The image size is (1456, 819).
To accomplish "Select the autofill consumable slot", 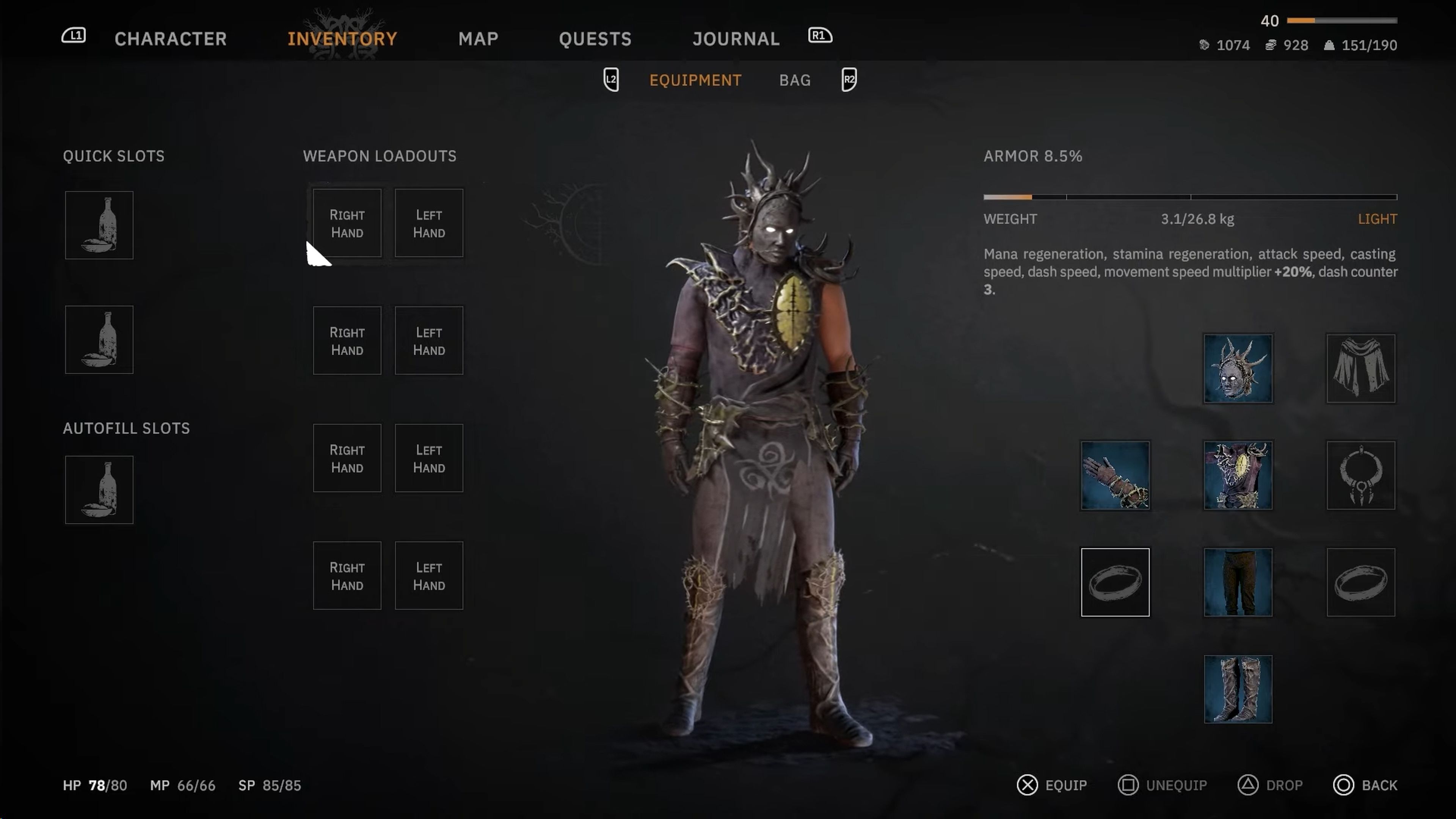I will 99,490.
